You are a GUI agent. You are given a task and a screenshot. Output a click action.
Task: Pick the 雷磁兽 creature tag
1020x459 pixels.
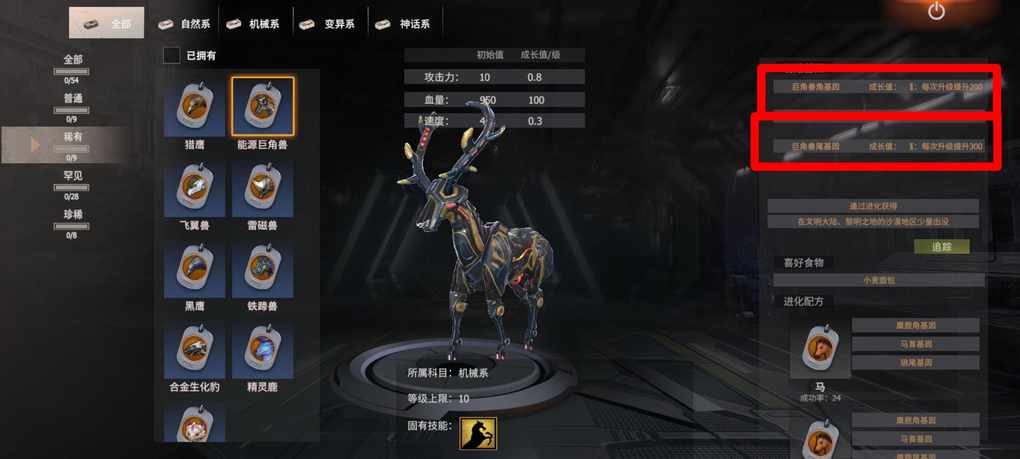click(x=262, y=189)
